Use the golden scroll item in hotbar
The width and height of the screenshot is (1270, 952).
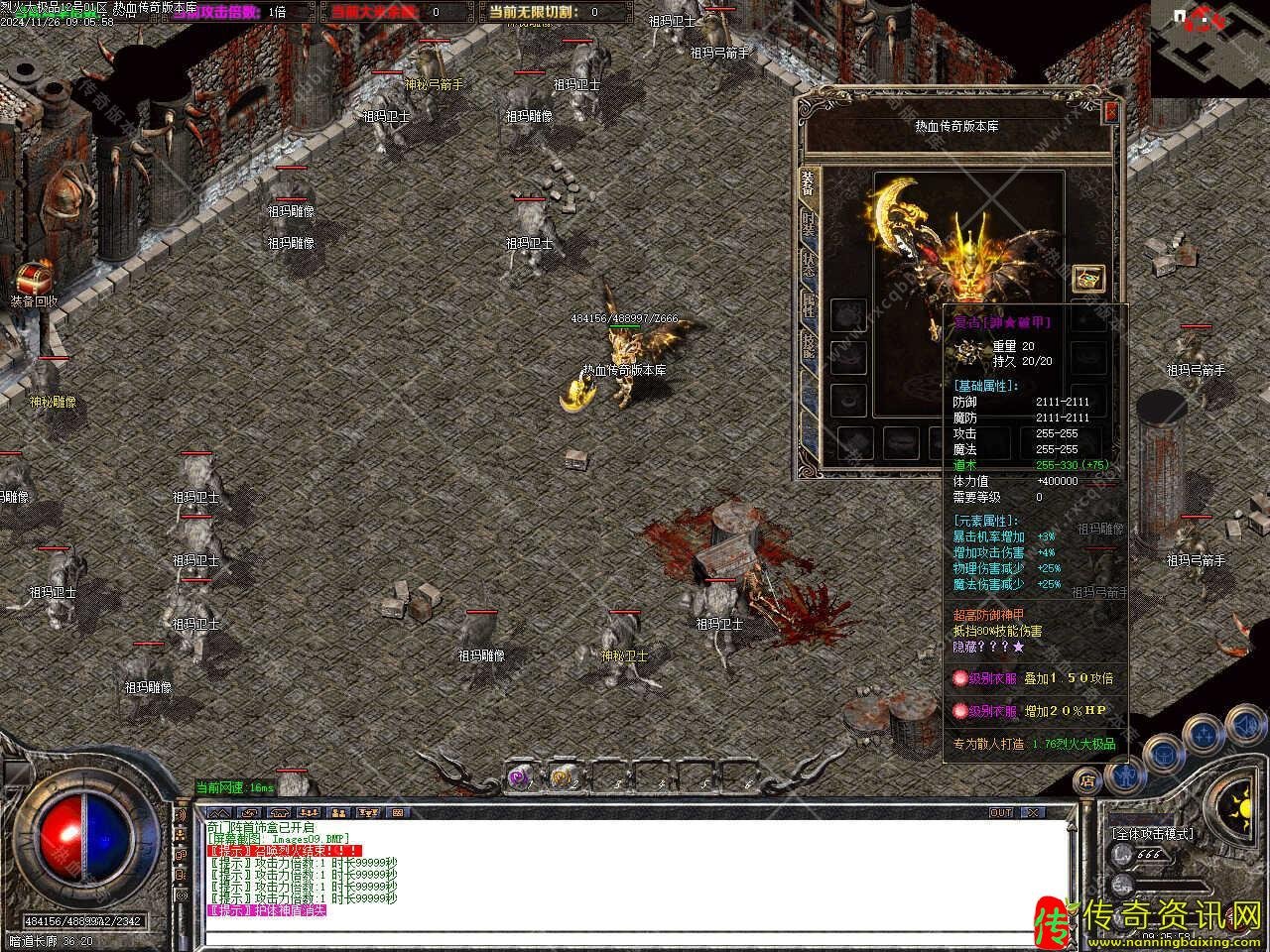pyautogui.click(x=564, y=777)
